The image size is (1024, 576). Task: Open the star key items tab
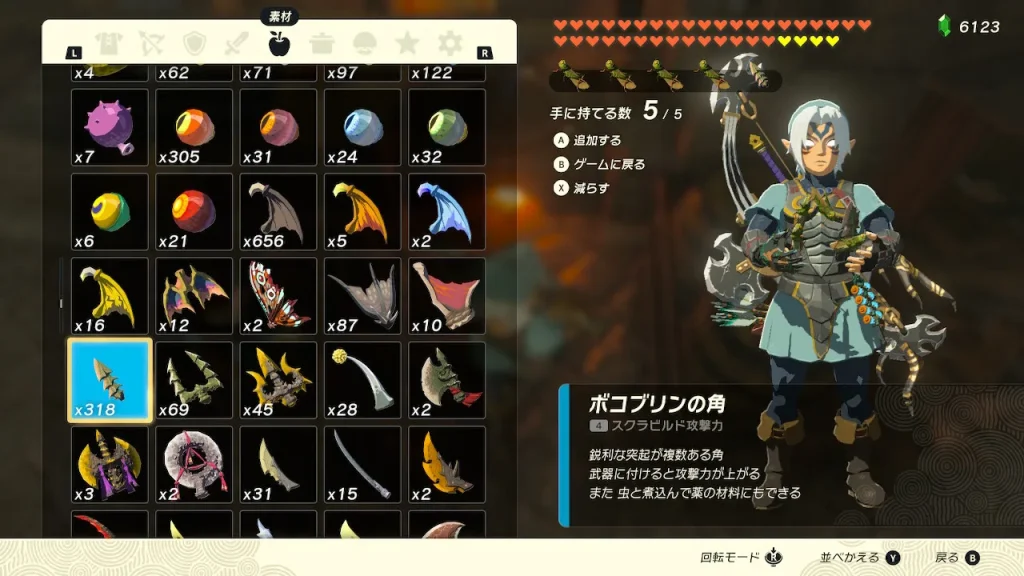(407, 43)
